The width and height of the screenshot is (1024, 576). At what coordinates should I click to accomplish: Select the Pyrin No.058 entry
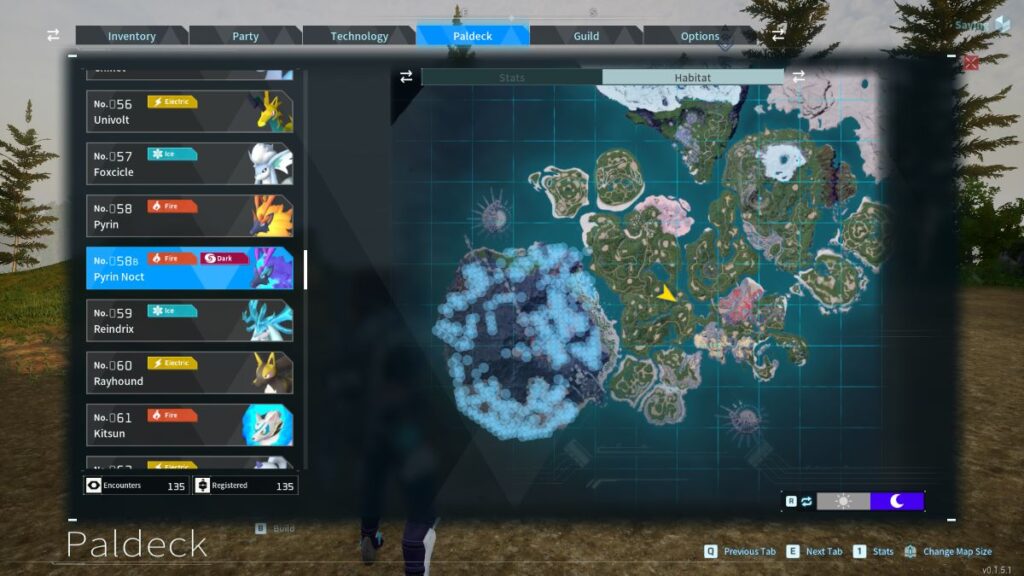pos(189,215)
